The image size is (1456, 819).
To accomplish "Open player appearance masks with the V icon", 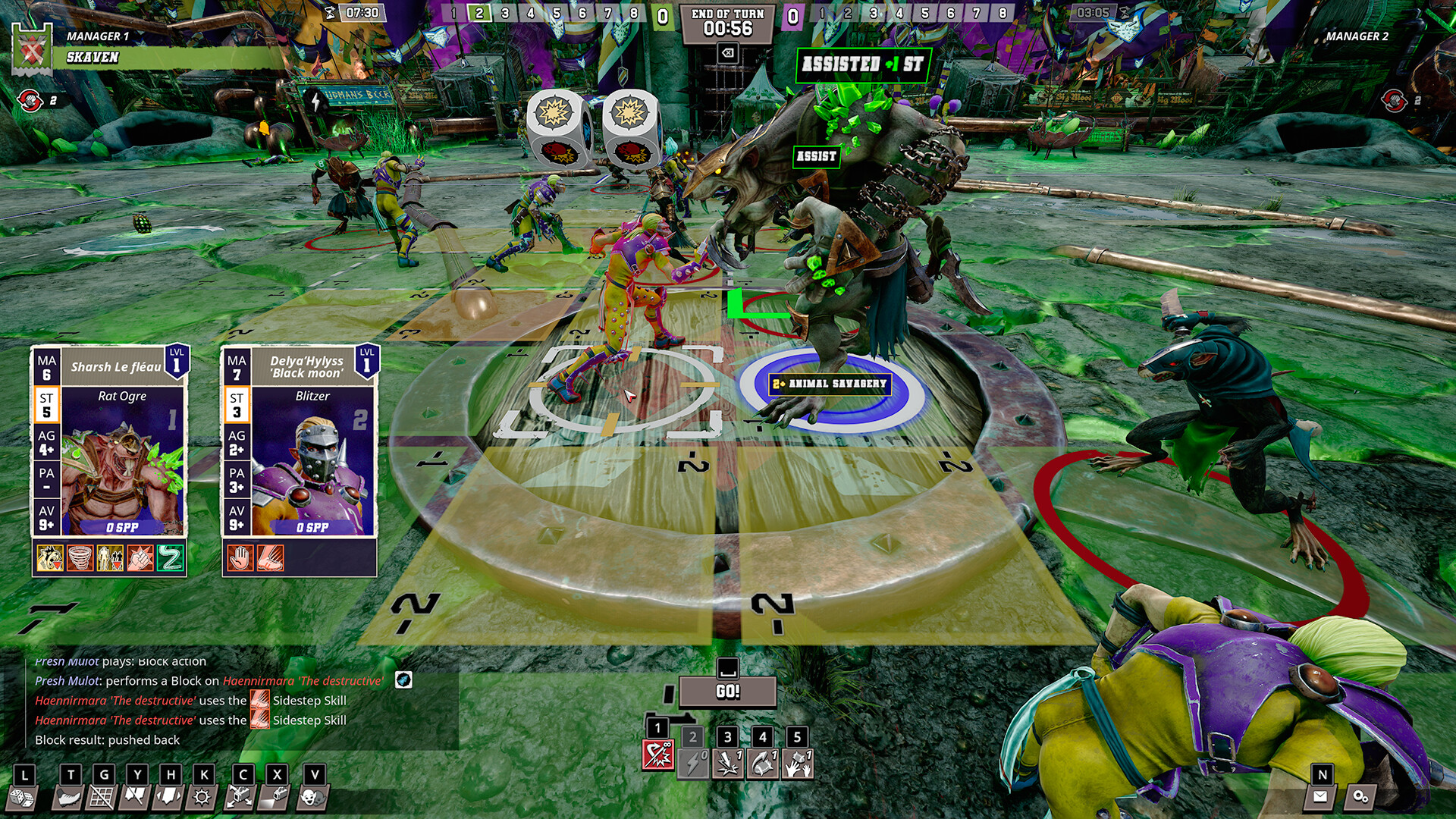I will [311, 798].
